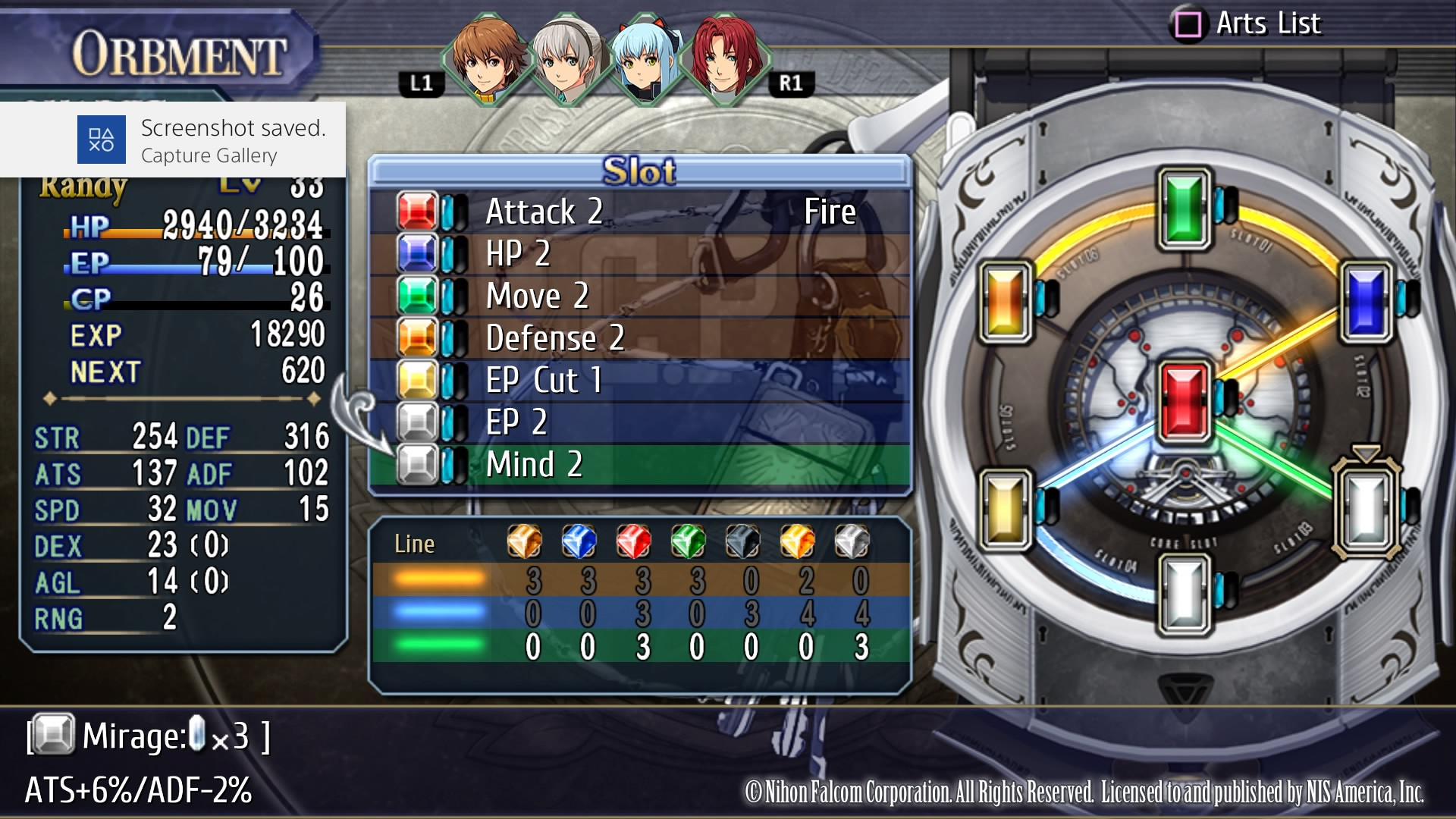Viewport: 1456px width, 819px height.
Task: Select the EP 2 quartz row
Action: (639, 422)
